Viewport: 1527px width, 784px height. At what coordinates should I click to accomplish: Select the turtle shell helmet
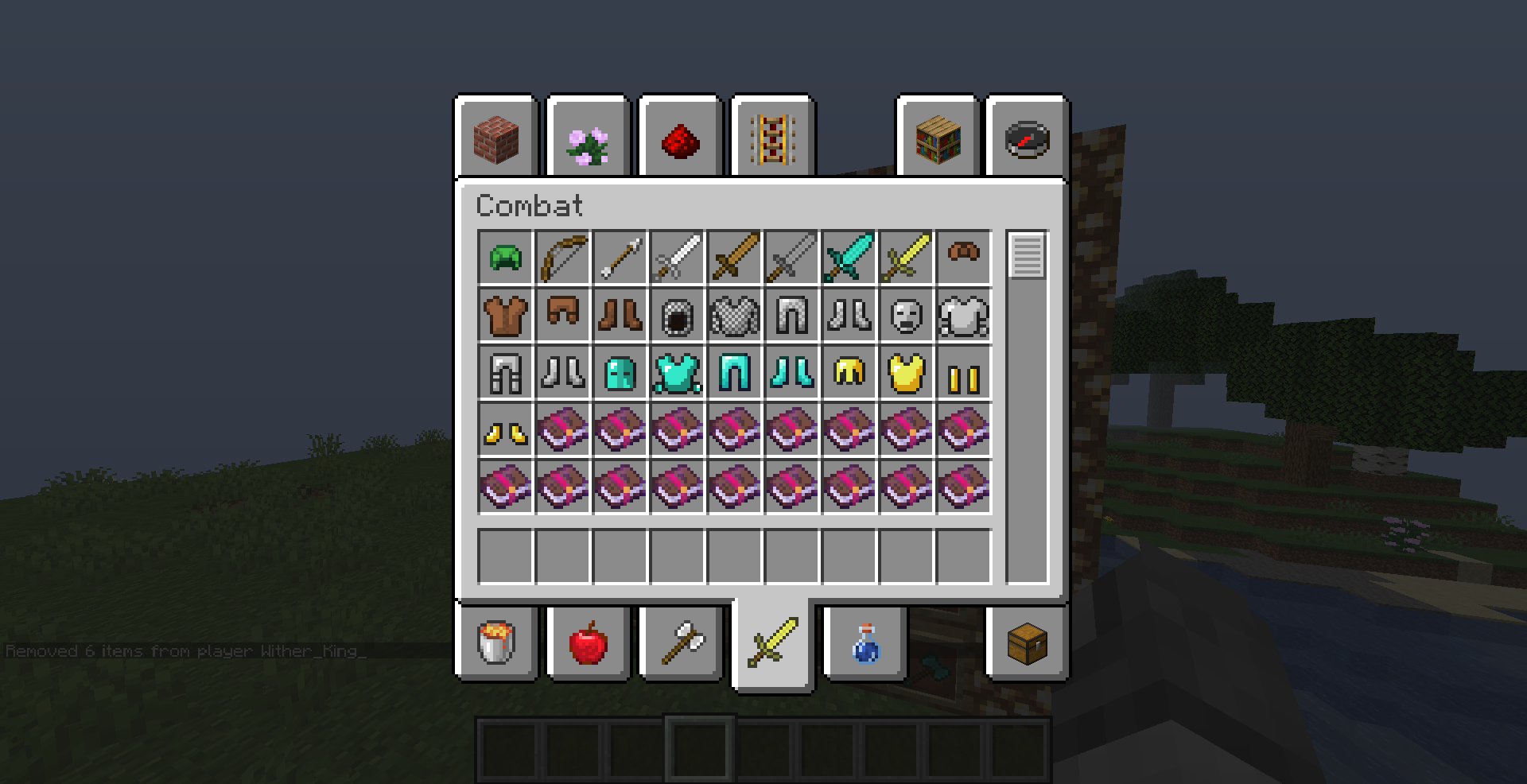504,256
